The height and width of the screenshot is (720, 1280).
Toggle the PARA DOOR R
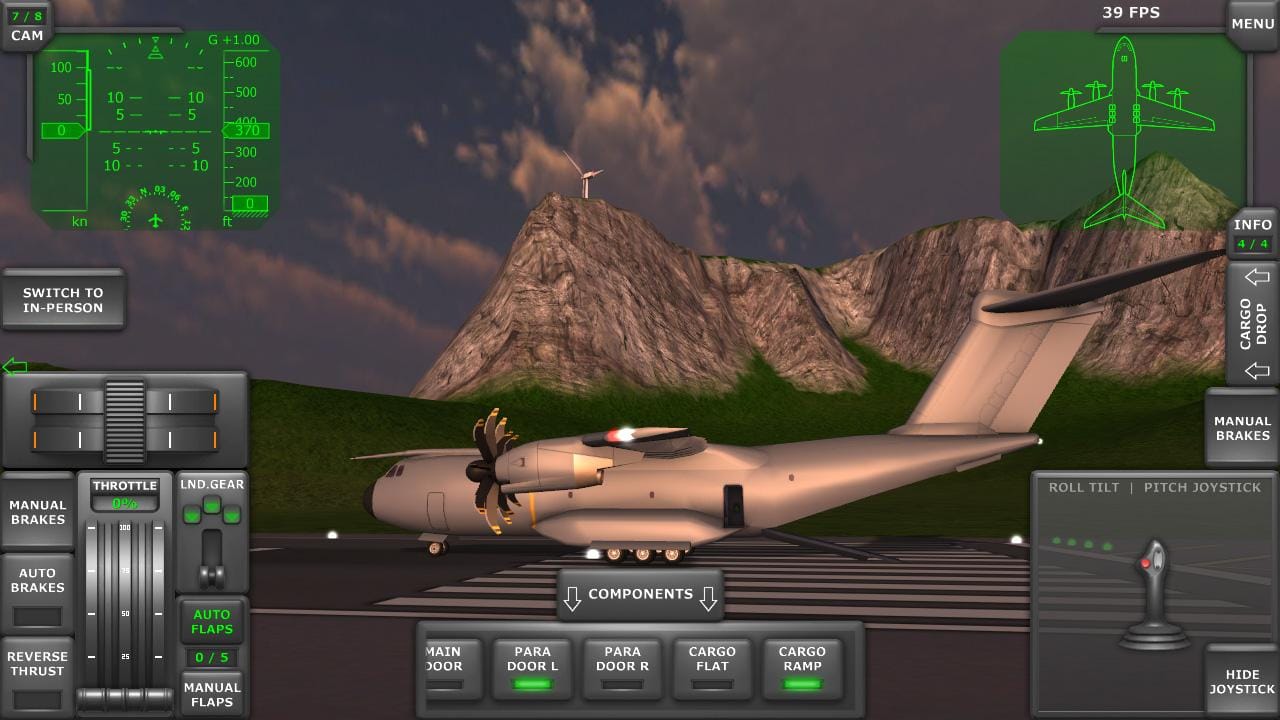pyautogui.click(x=622, y=665)
